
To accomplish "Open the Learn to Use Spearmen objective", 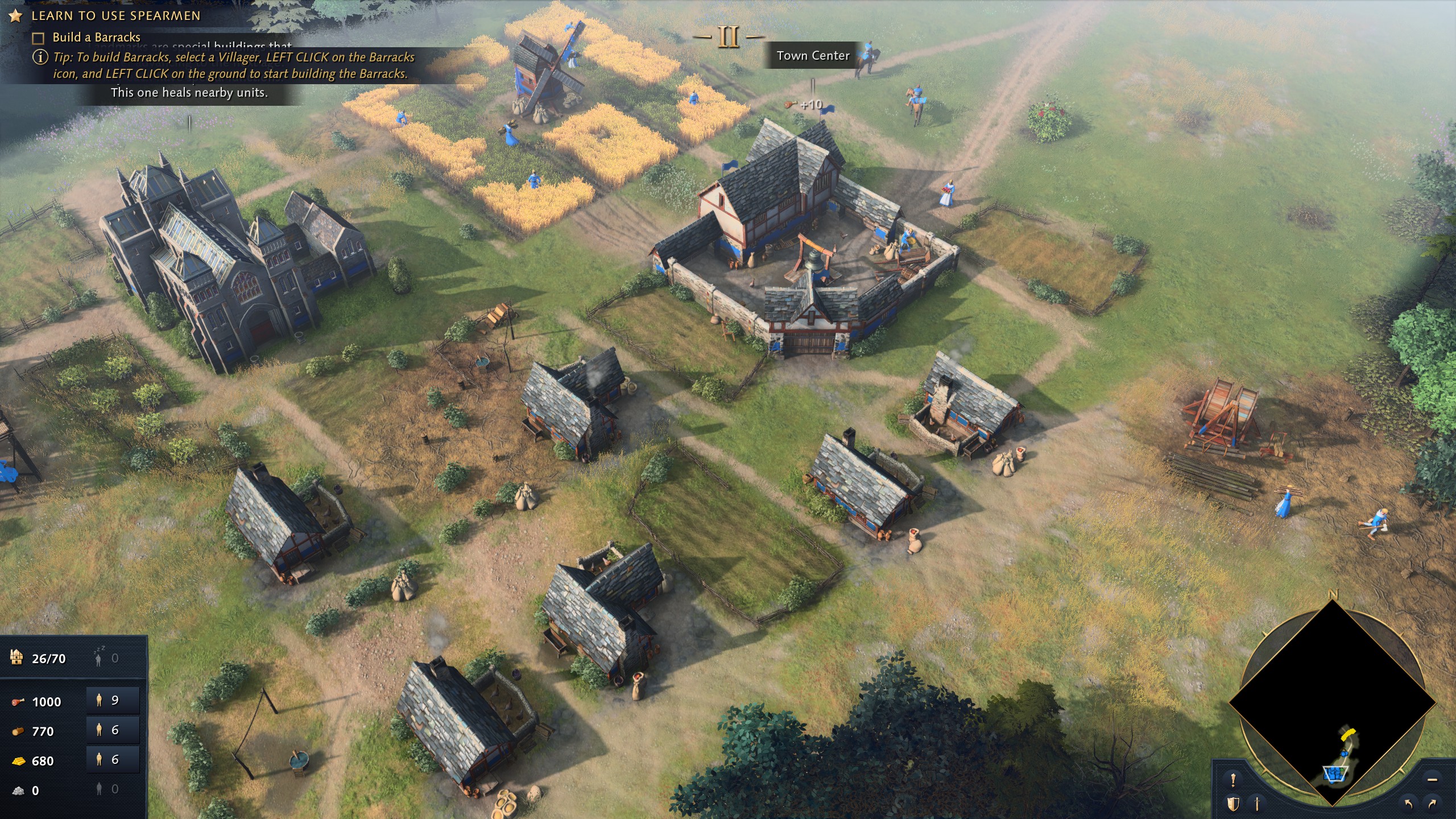I will pos(115,16).
